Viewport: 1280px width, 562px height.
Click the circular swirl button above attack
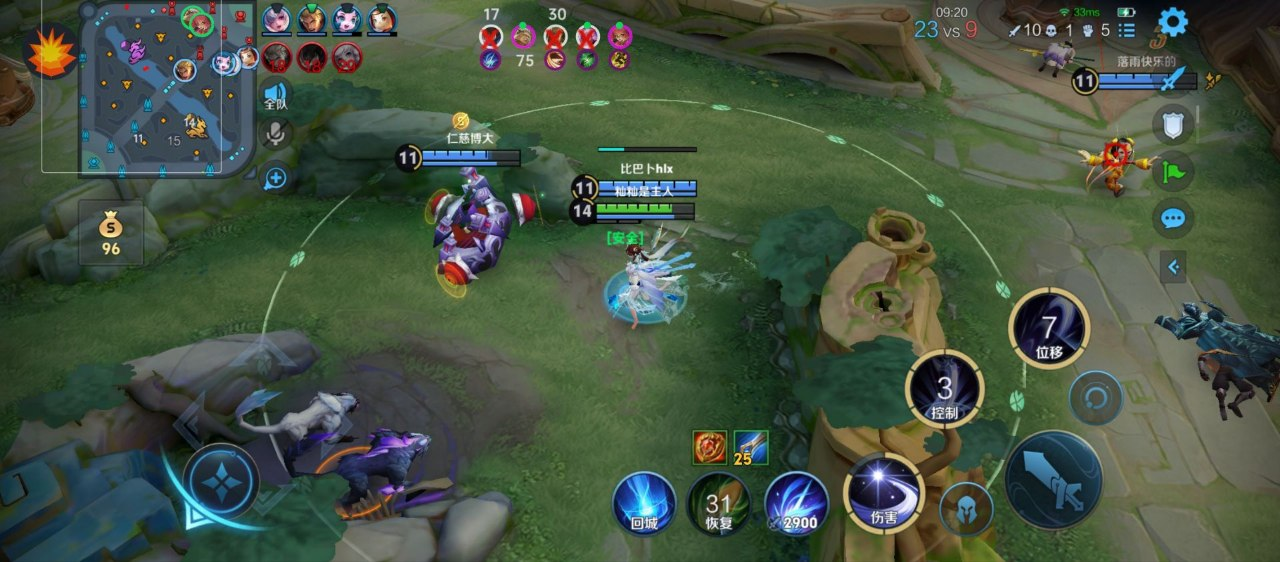(1096, 398)
